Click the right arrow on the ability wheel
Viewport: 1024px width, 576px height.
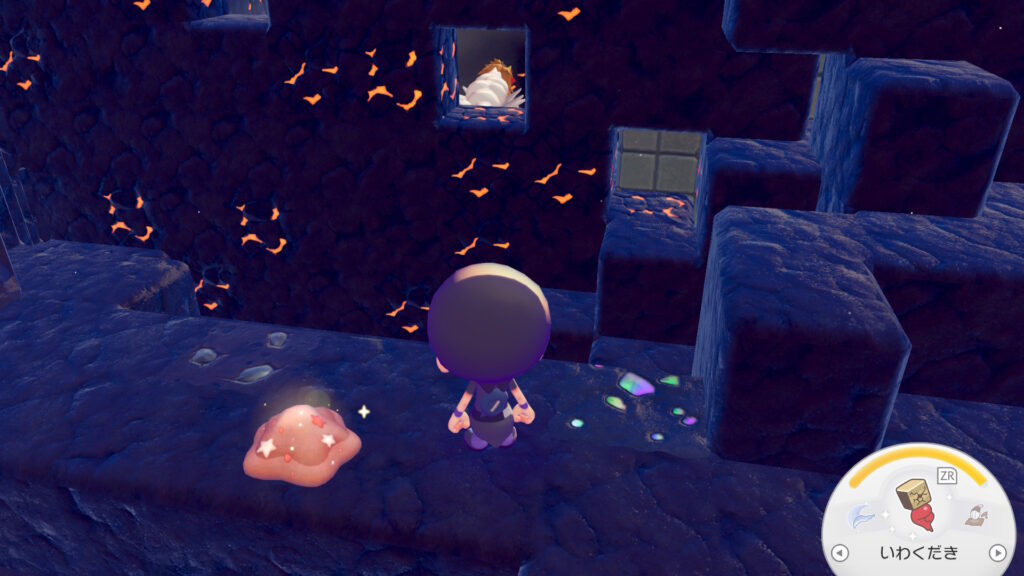click(x=996, y=553)
